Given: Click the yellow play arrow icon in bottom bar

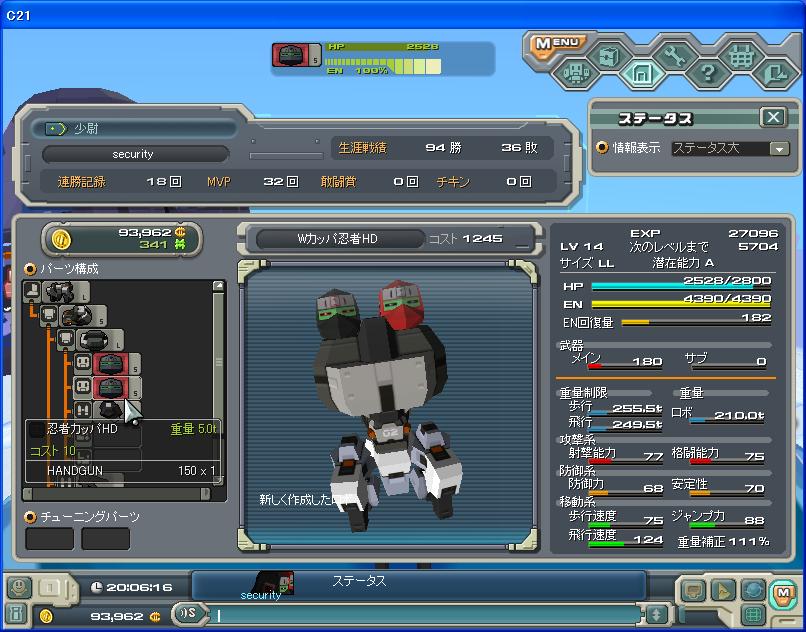Looking at the screenshot, I should 722,590.
